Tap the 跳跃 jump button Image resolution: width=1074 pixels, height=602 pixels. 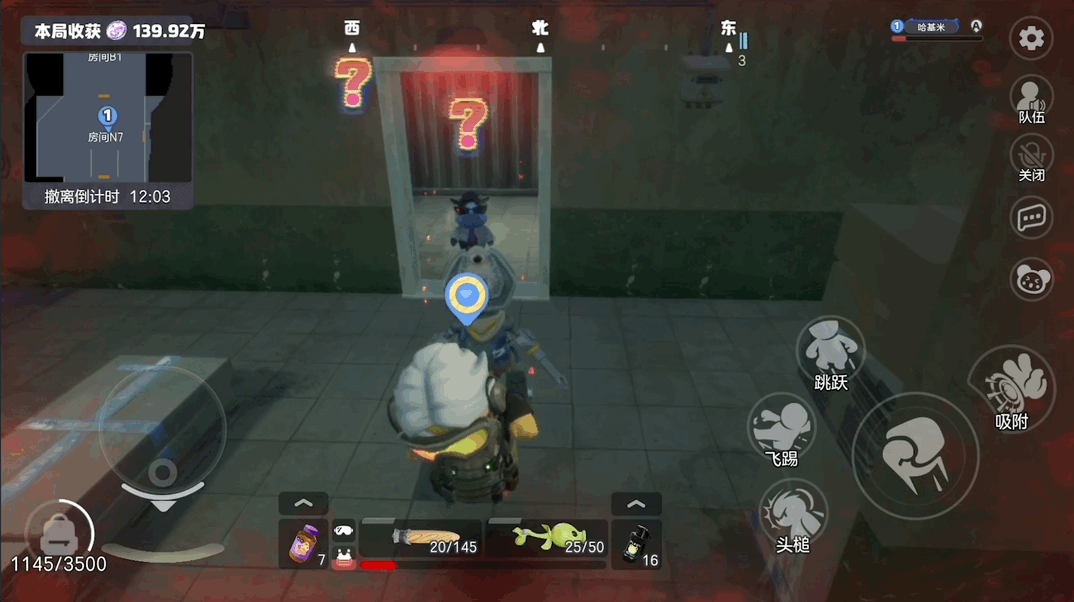tap(830, 352)
